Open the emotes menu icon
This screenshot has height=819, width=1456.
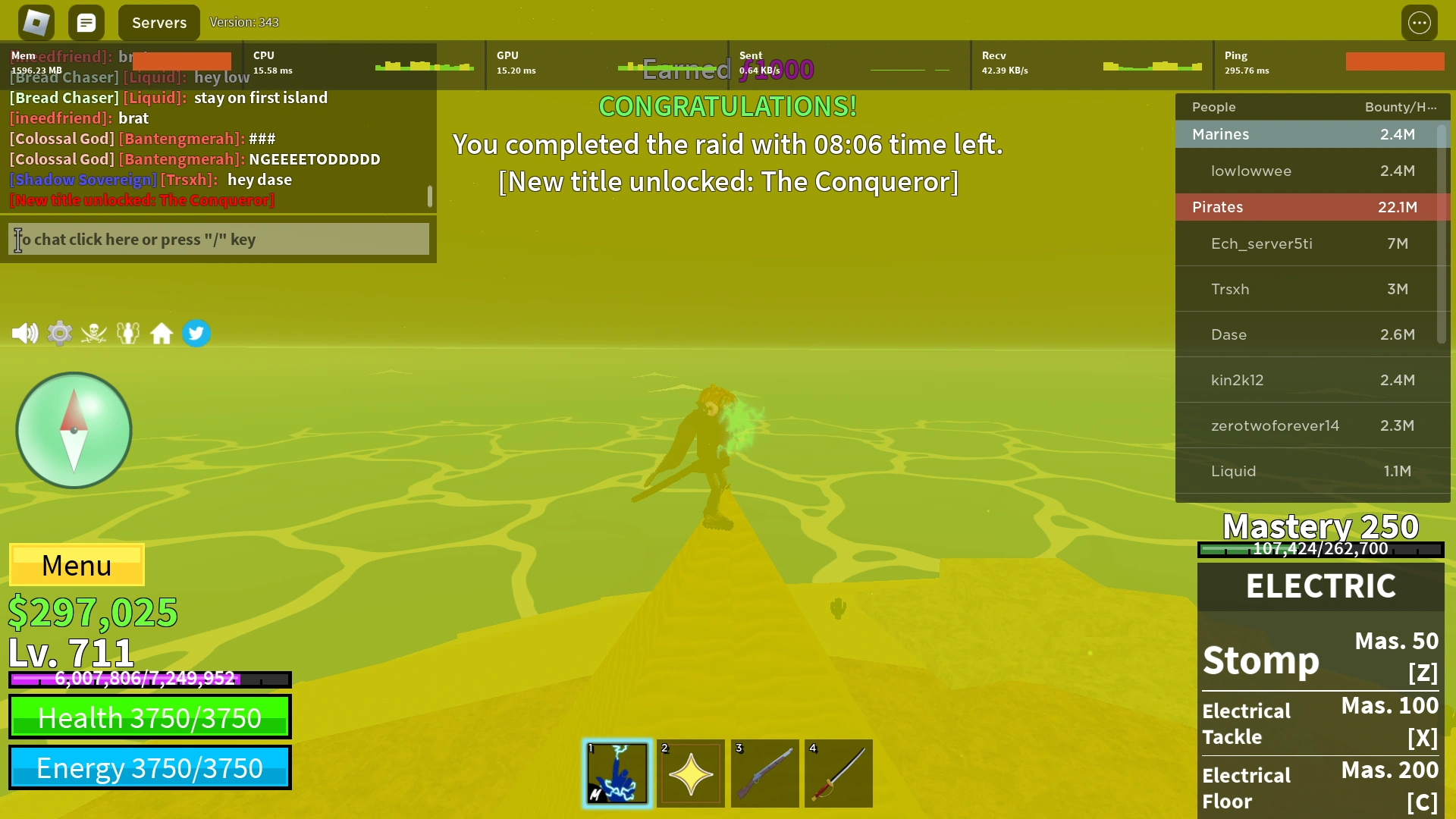pyautogui.click(x=128, y=333)
